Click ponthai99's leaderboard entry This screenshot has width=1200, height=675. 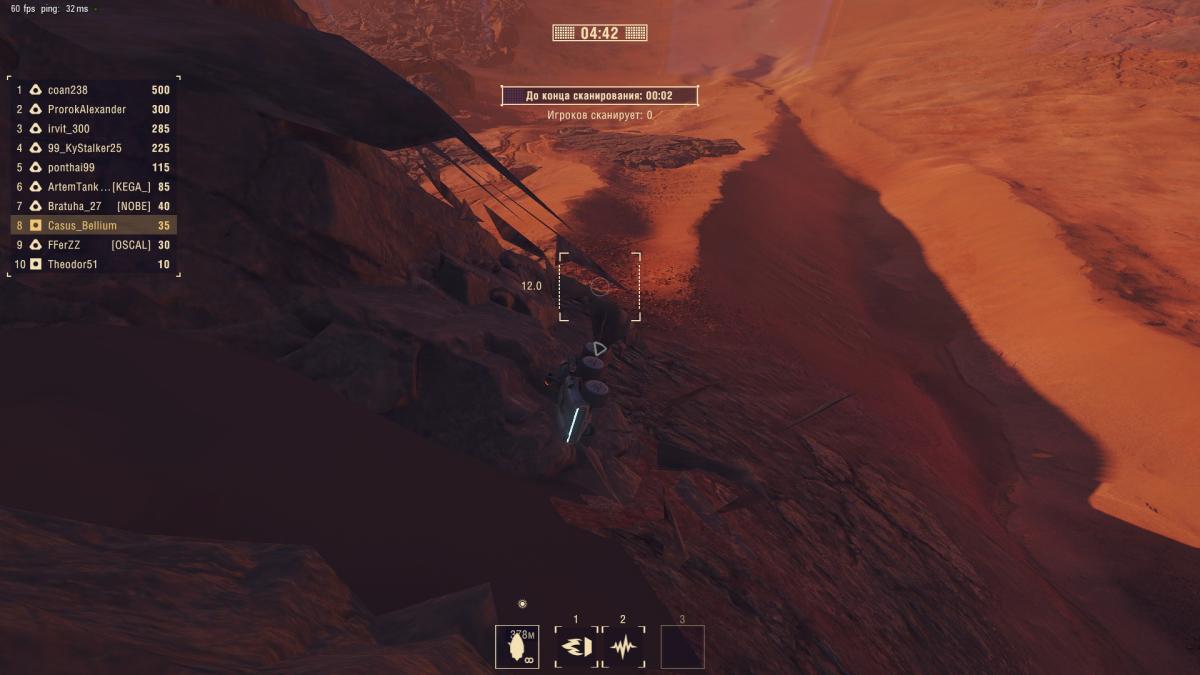93,168
